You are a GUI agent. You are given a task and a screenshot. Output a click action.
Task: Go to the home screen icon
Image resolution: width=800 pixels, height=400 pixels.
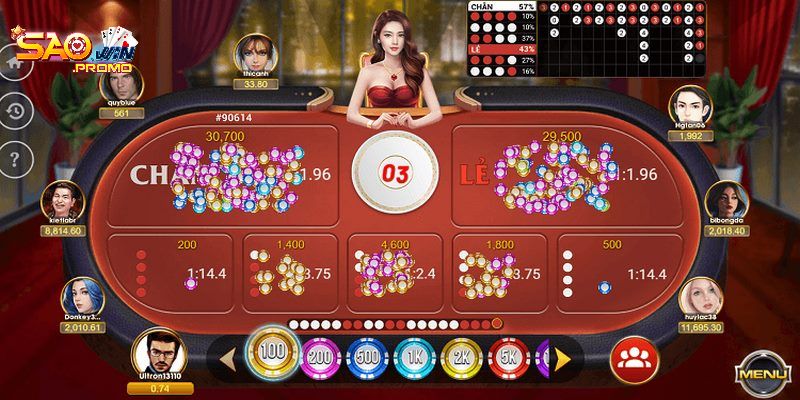point(14,62)
